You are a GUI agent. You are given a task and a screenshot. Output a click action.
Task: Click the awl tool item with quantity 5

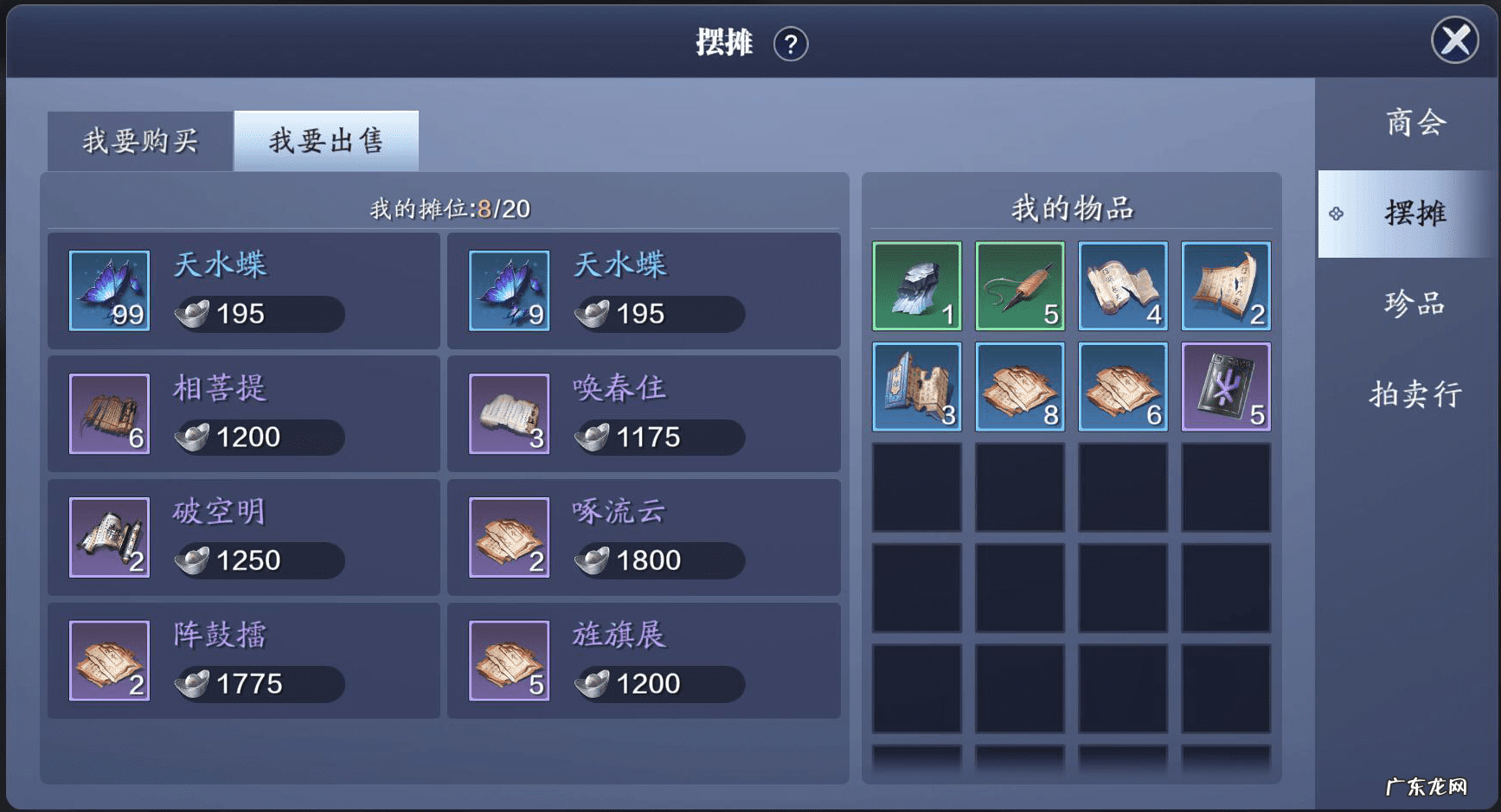coord(1020,287)
